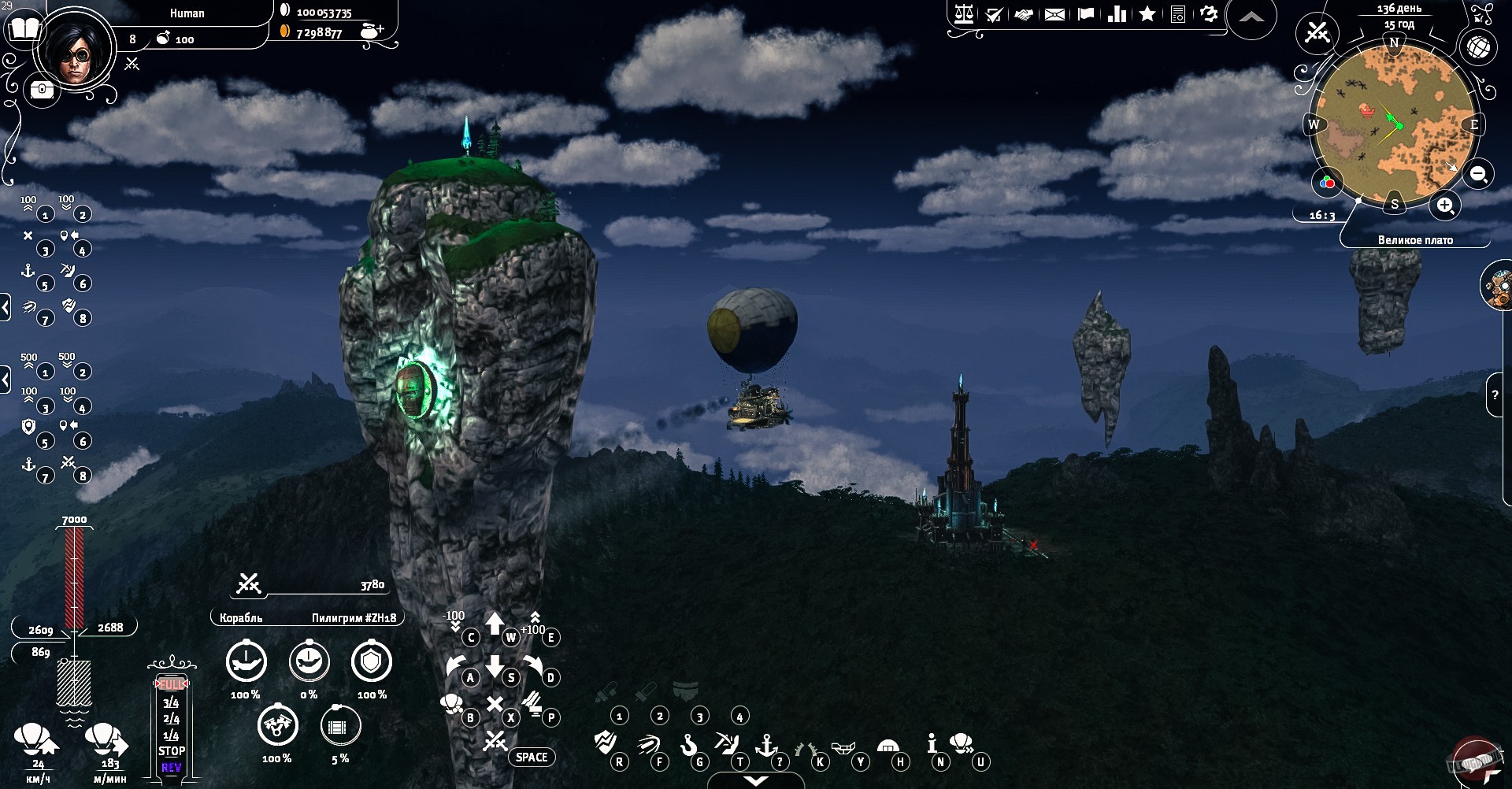
Task: Open the gear settings menu
Action: pyautogui.click(x=1209, y=14)
